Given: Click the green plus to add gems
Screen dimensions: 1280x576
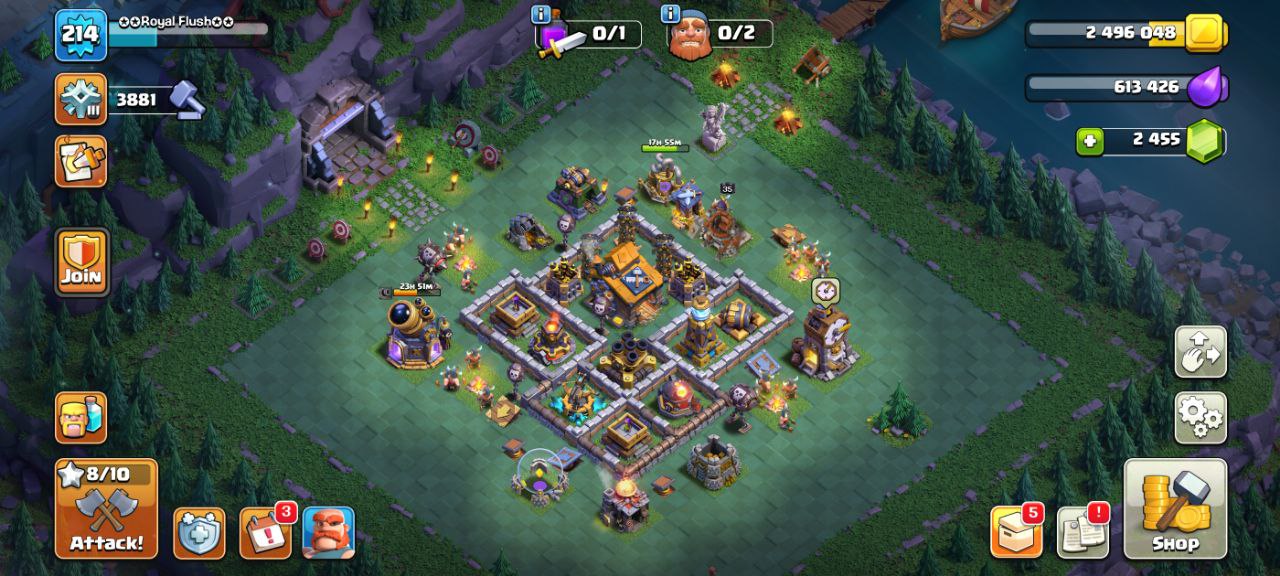Looking at the screenshot, I should point(1090,141).
